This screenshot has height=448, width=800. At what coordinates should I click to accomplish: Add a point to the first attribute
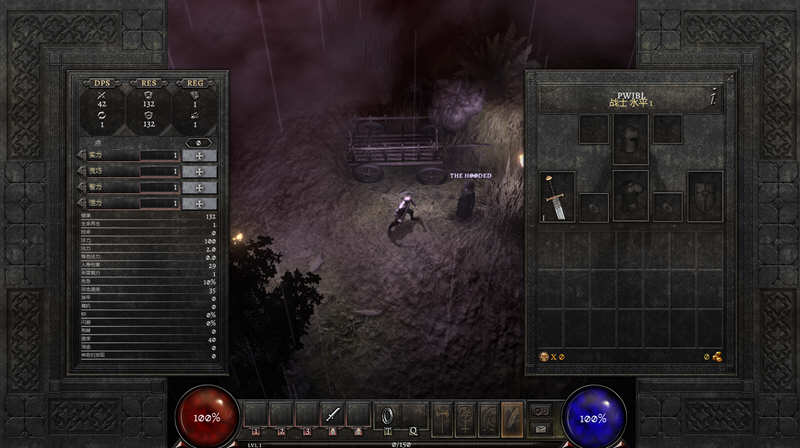tap(200, 155)
